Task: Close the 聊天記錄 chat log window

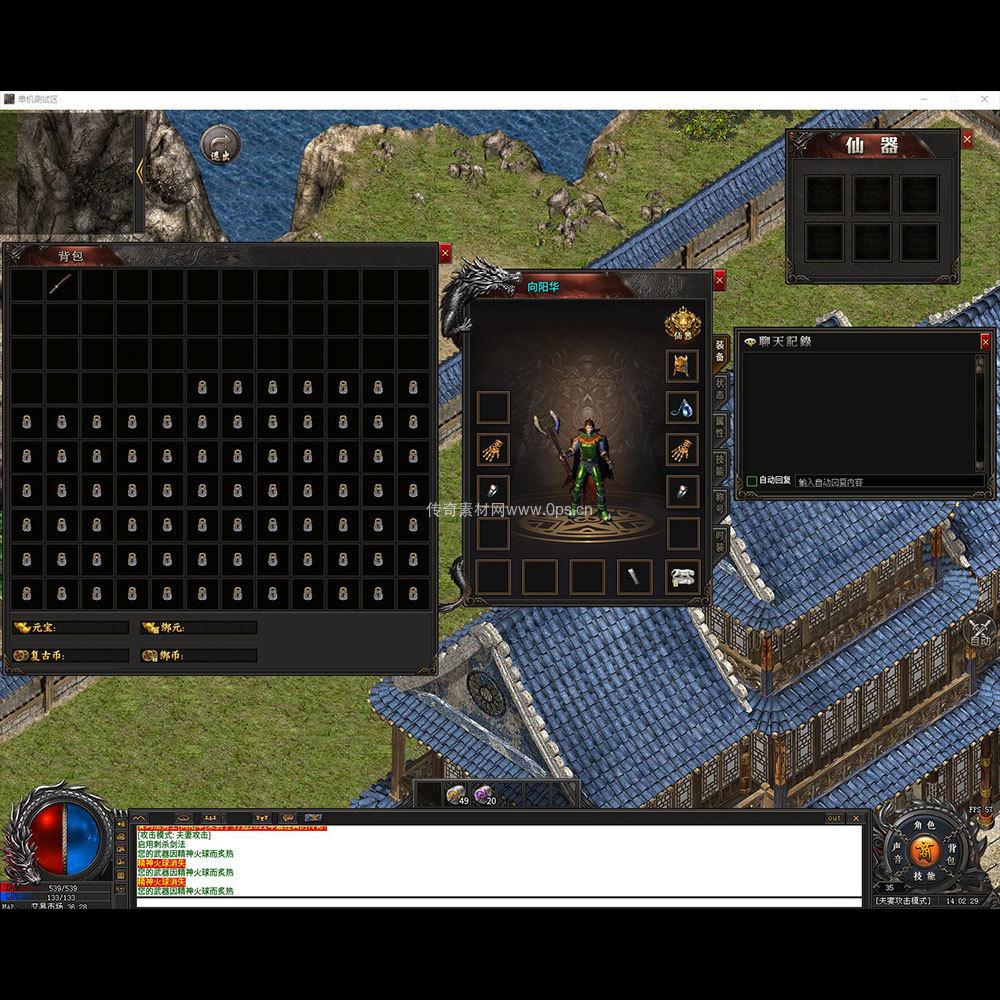Action: [985, 341]
